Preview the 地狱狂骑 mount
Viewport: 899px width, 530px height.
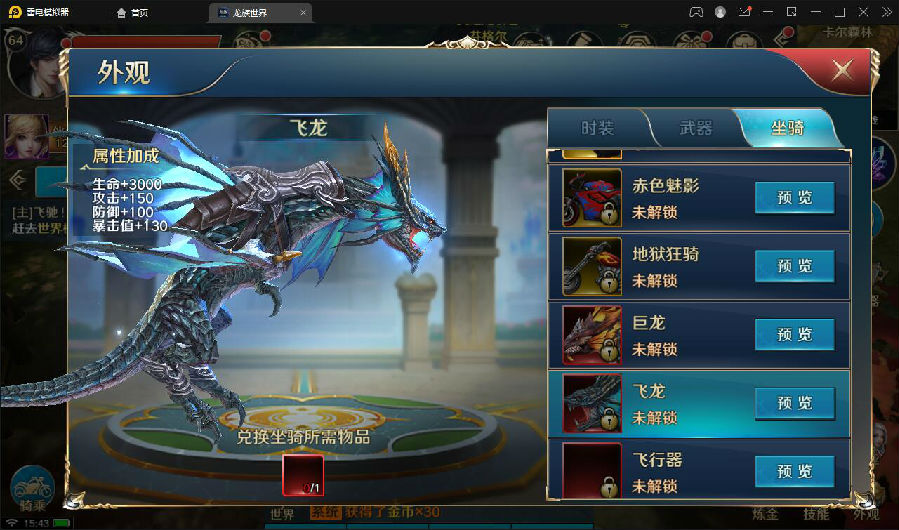tap(794, 266)
